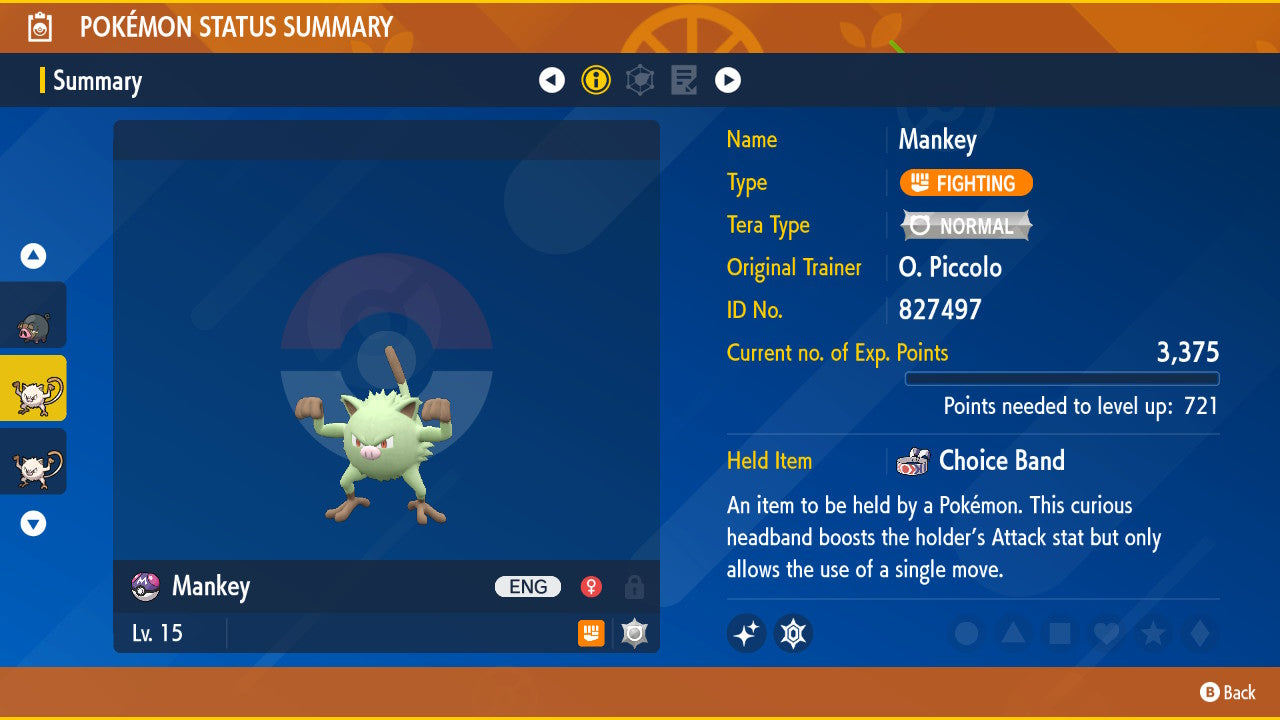1280x720 pixels.
Task: Choose the Mankey thumbnail below the highlighted one
Action: pos(34,462)
